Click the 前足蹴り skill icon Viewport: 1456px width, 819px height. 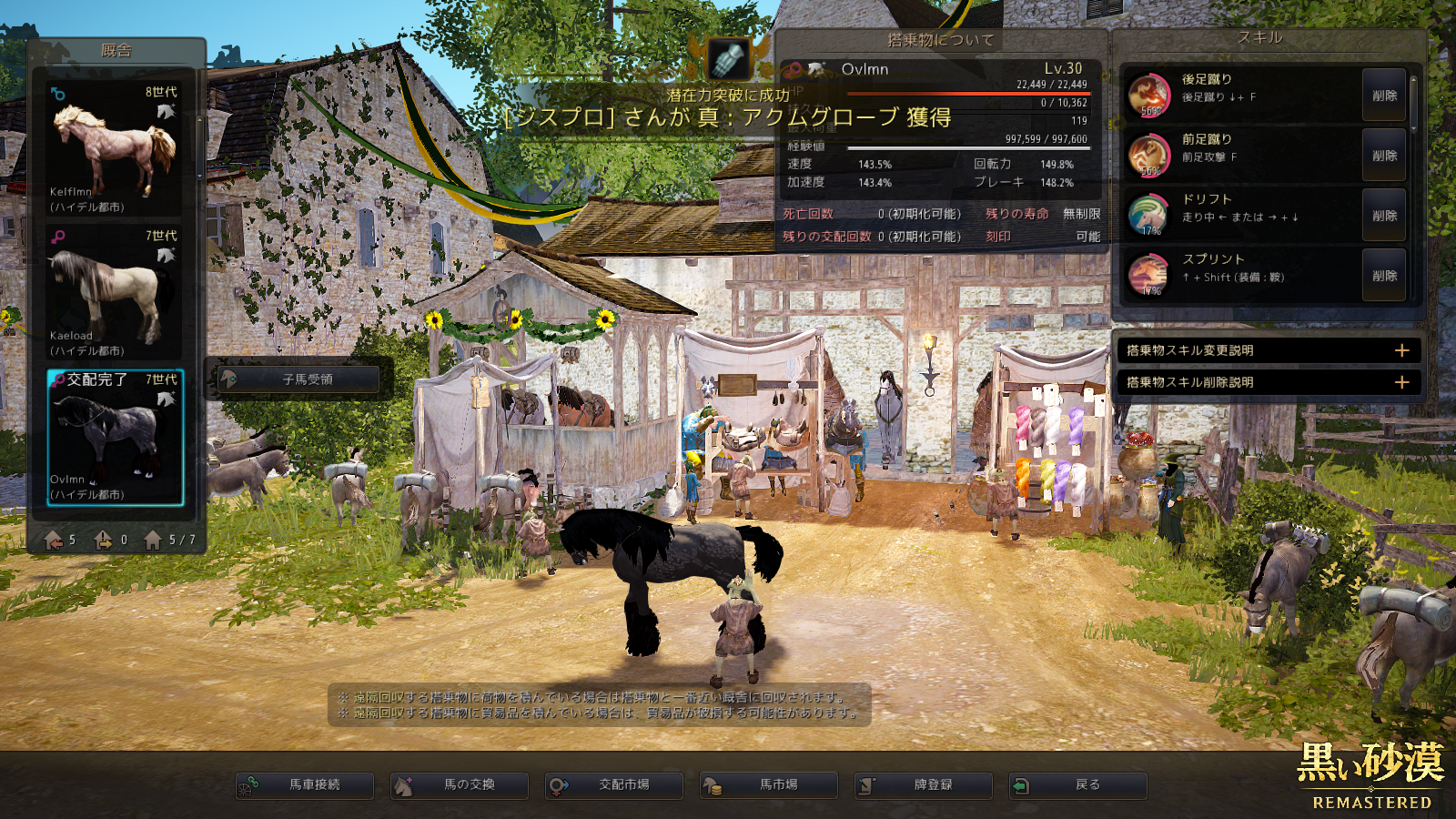point(1148,155)
